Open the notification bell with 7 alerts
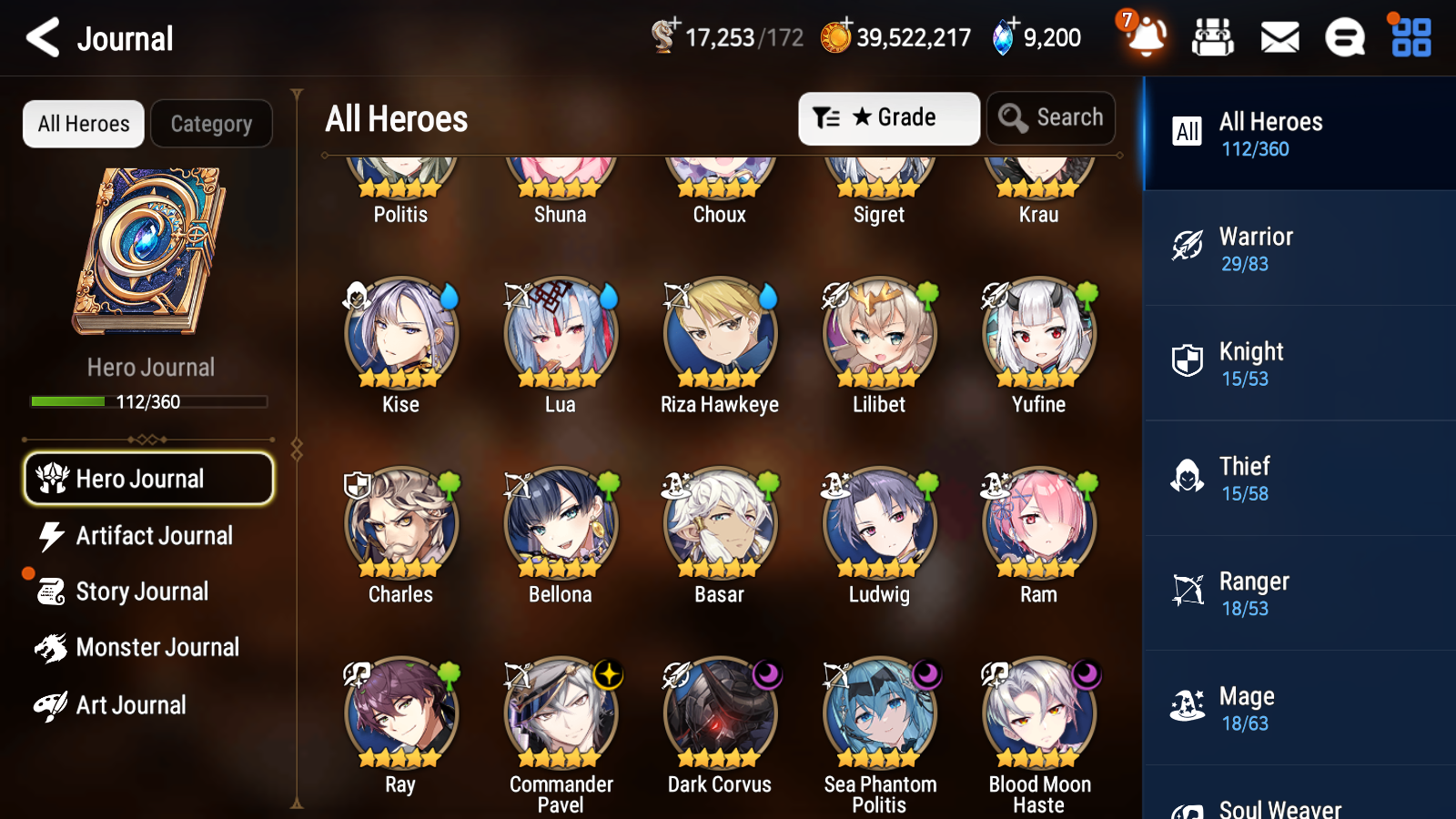Screen dimensions: 1456x819 coord(1146,38)
